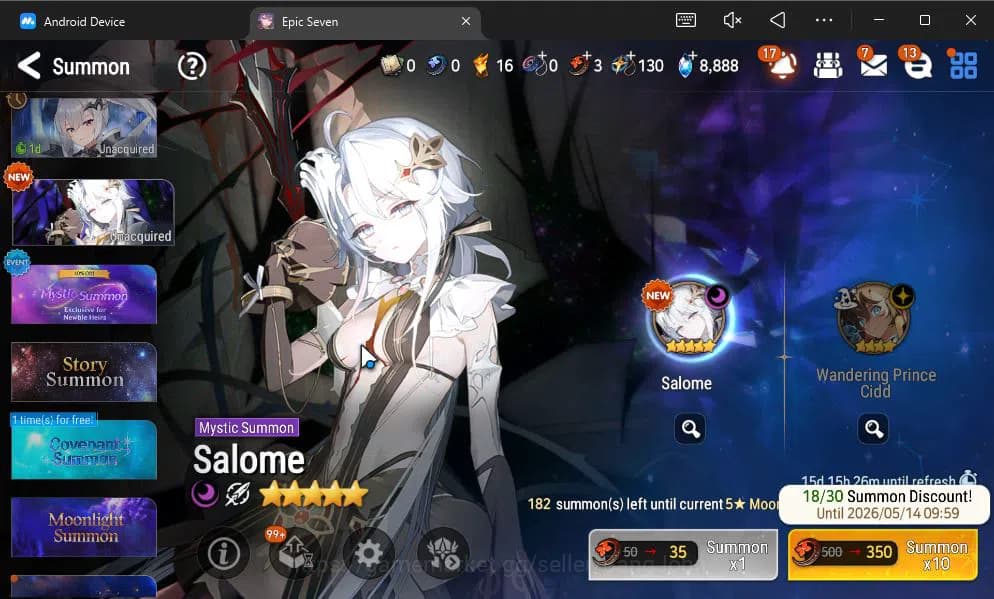Viewport: 994px width, 599px height.
Task: Maximize the emulator window
Action: coord(924,21)
